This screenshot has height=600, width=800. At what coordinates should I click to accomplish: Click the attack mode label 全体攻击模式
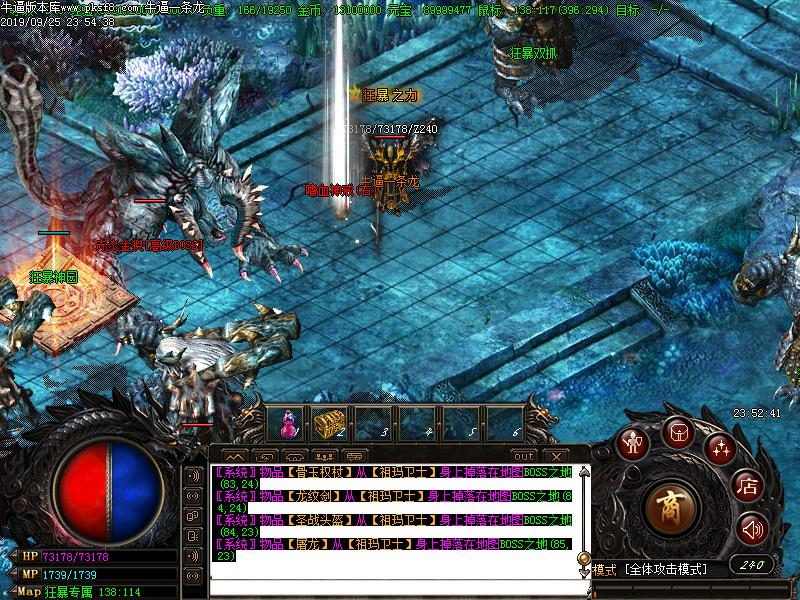[666, 570]
